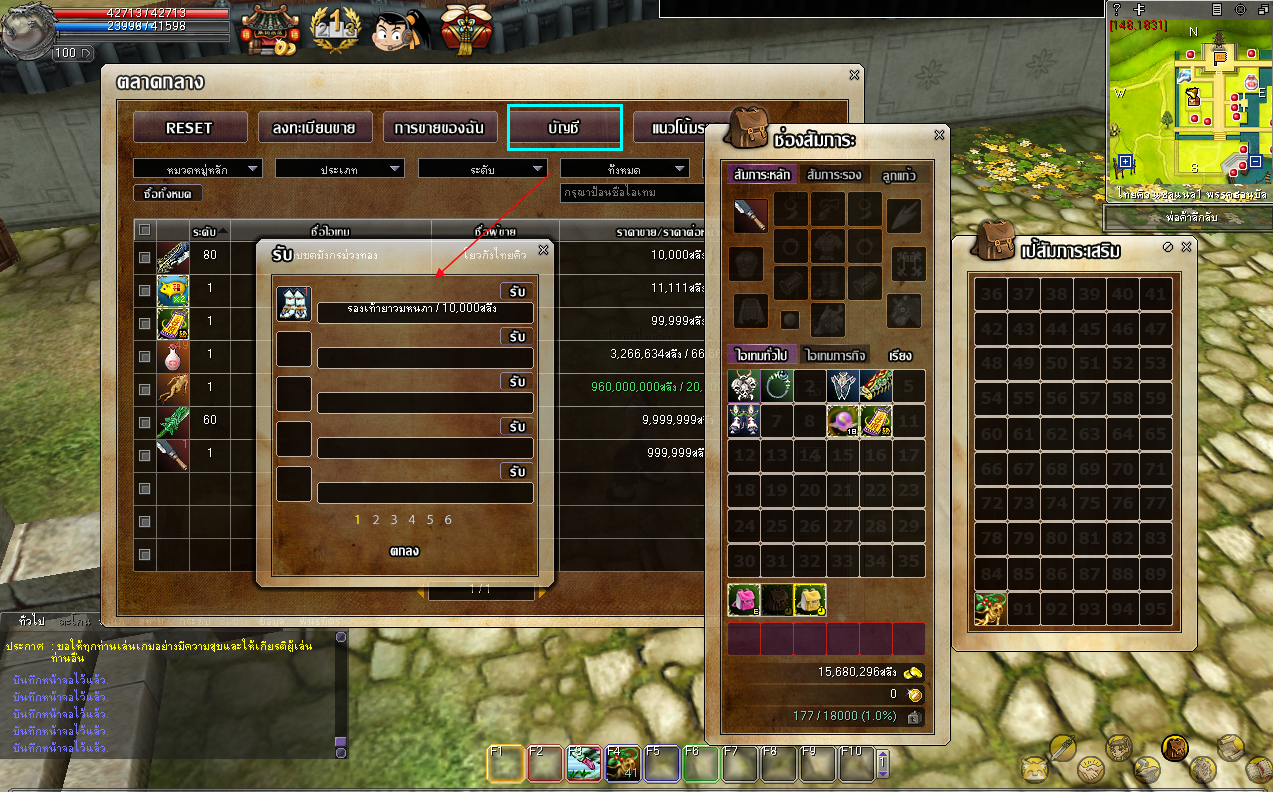Screen dimensions: 1273x792
Task: Expand the ประเภท dropdown
Action: click(x=339, y=169)
